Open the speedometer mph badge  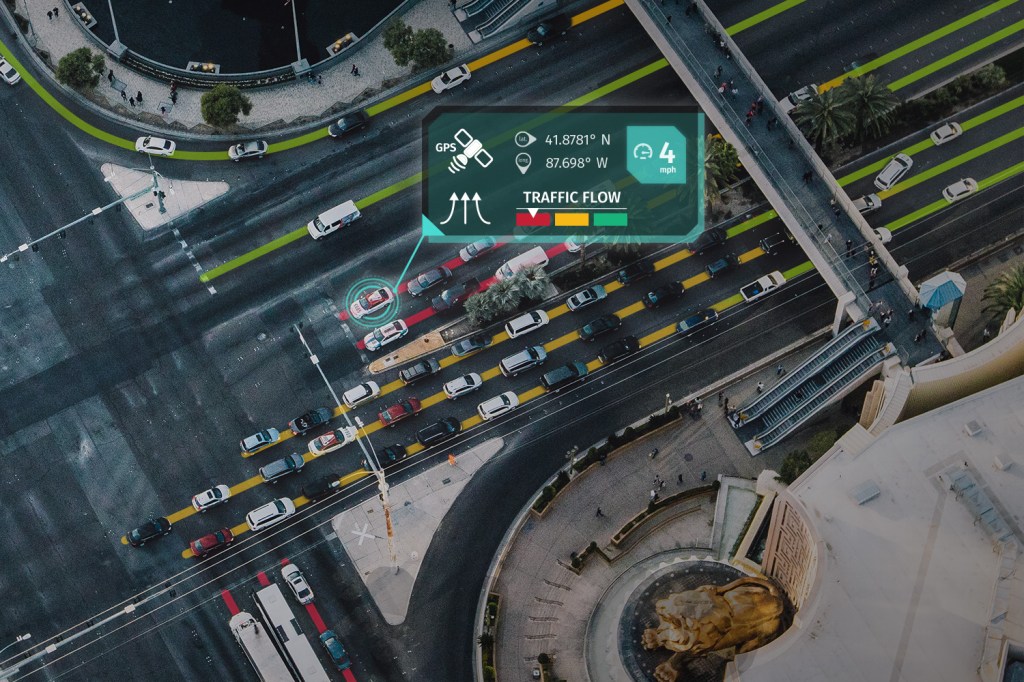656,156
